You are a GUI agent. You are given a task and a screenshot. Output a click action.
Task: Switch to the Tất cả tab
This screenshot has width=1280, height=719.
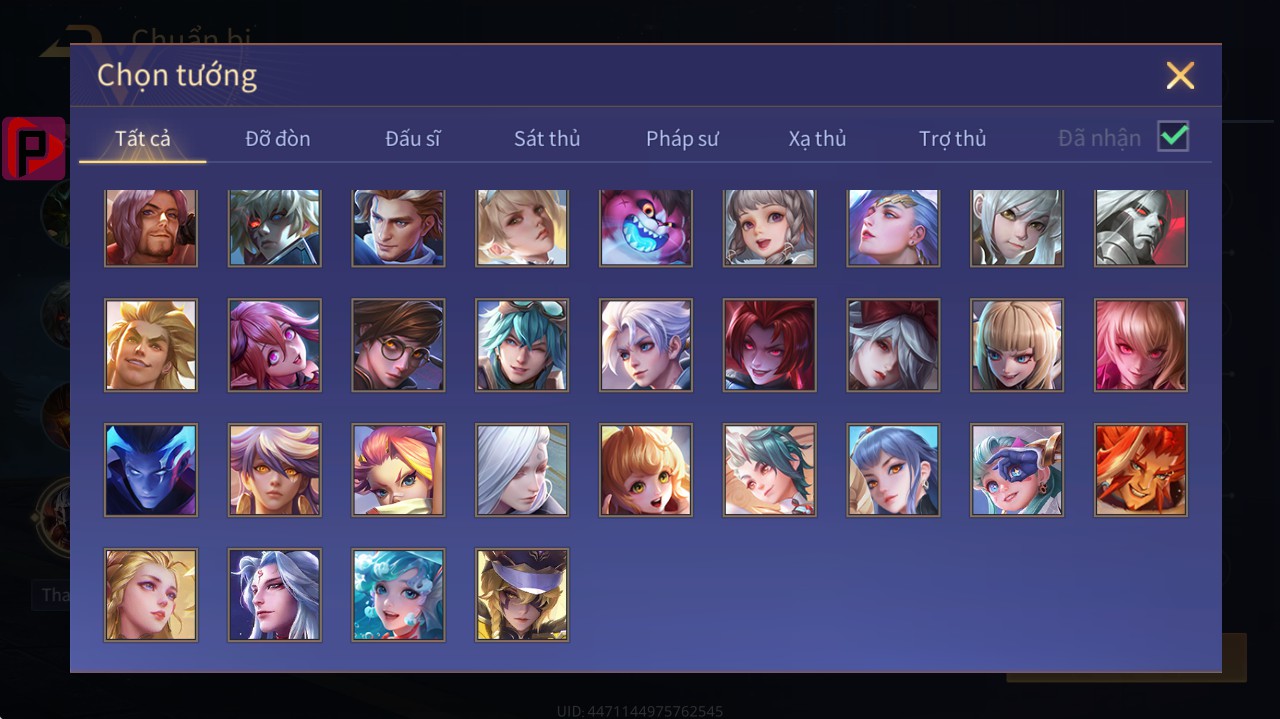pos(143,138)
